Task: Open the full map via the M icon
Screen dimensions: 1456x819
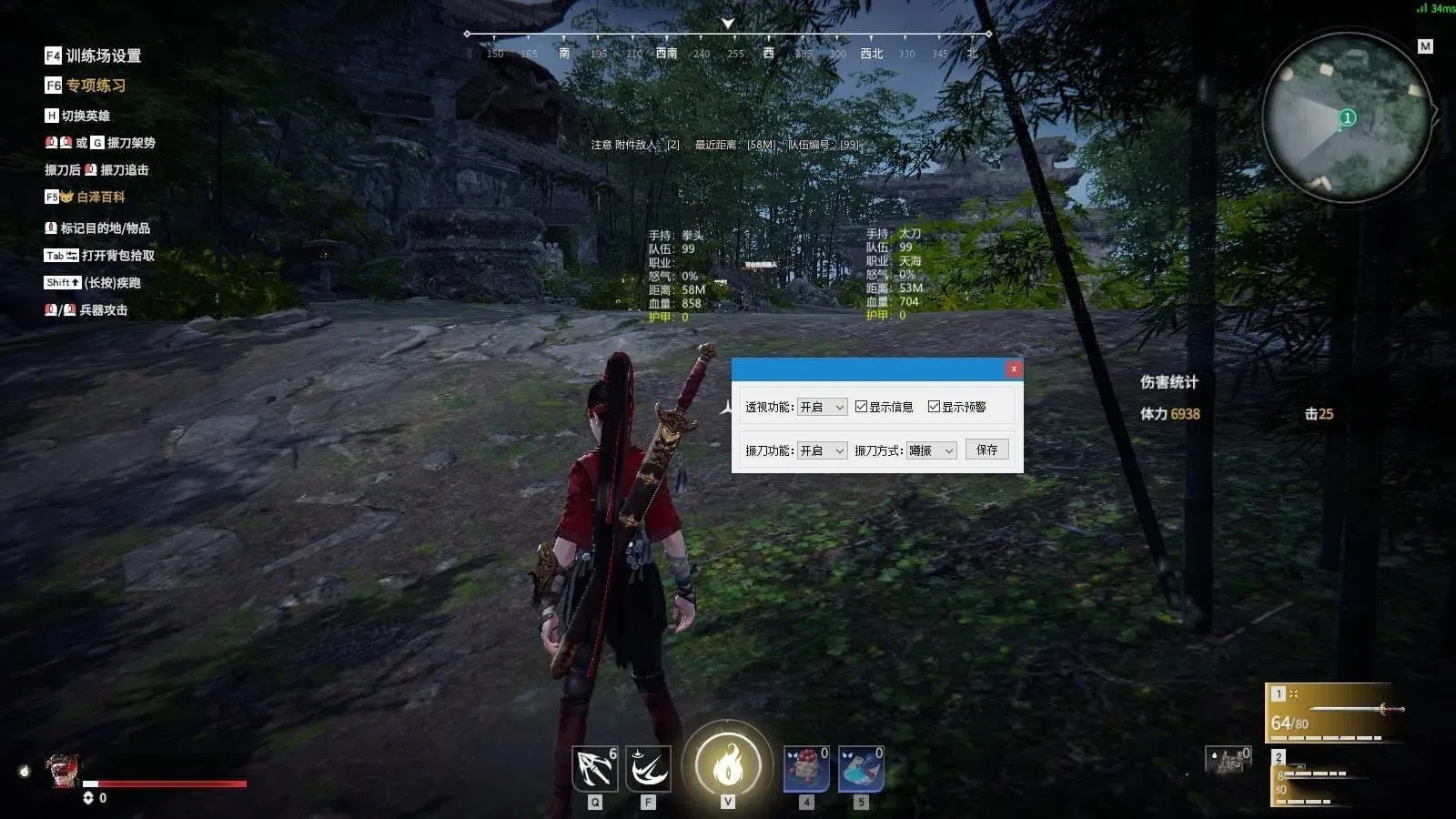Action: pos(1426,44)
